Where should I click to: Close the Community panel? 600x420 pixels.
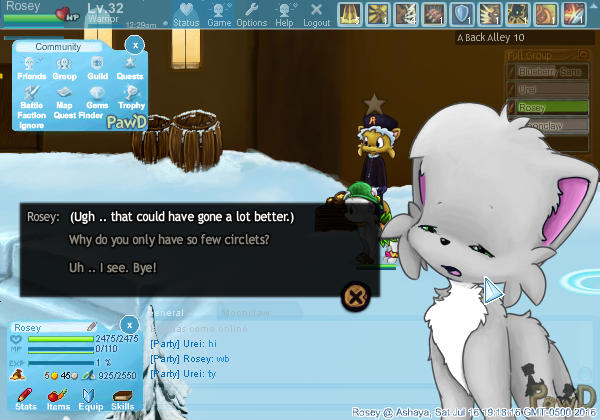click(136, 44)
